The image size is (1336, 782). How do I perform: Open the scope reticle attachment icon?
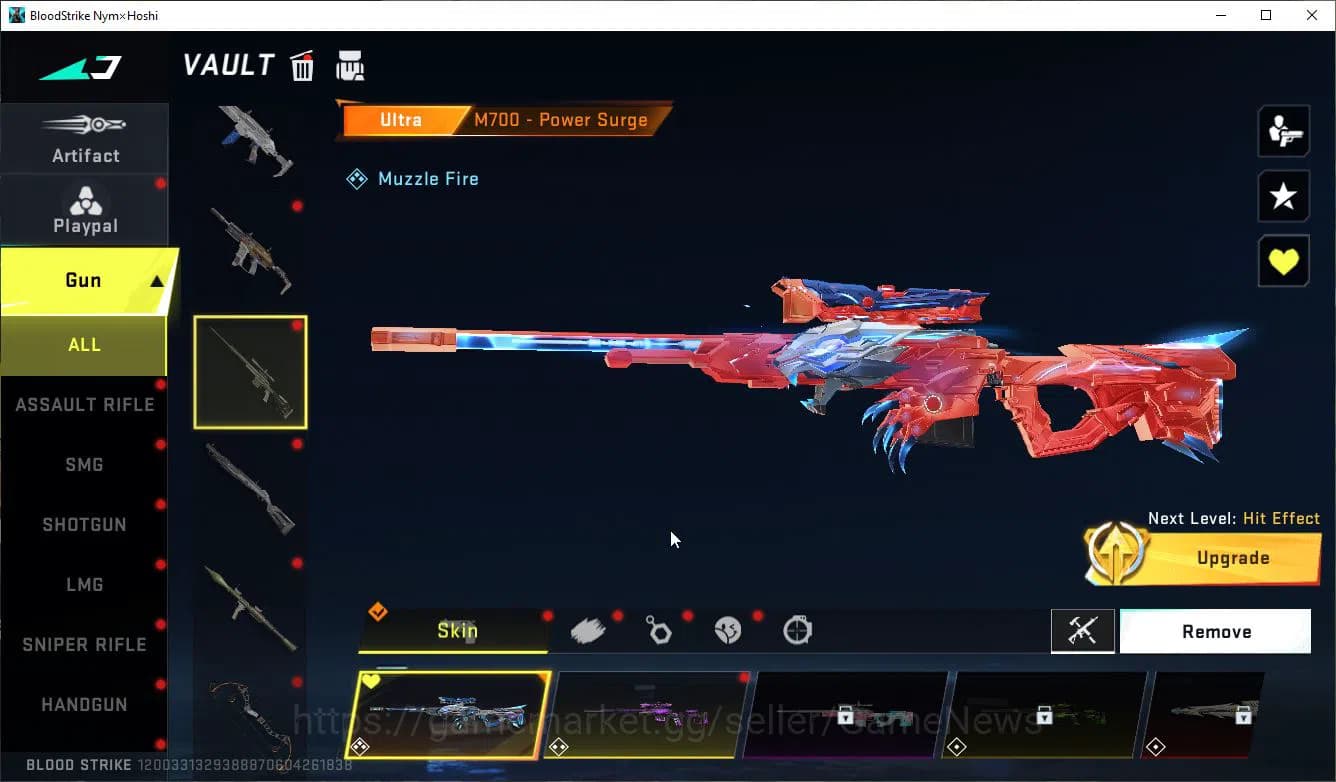coord(796,628)
